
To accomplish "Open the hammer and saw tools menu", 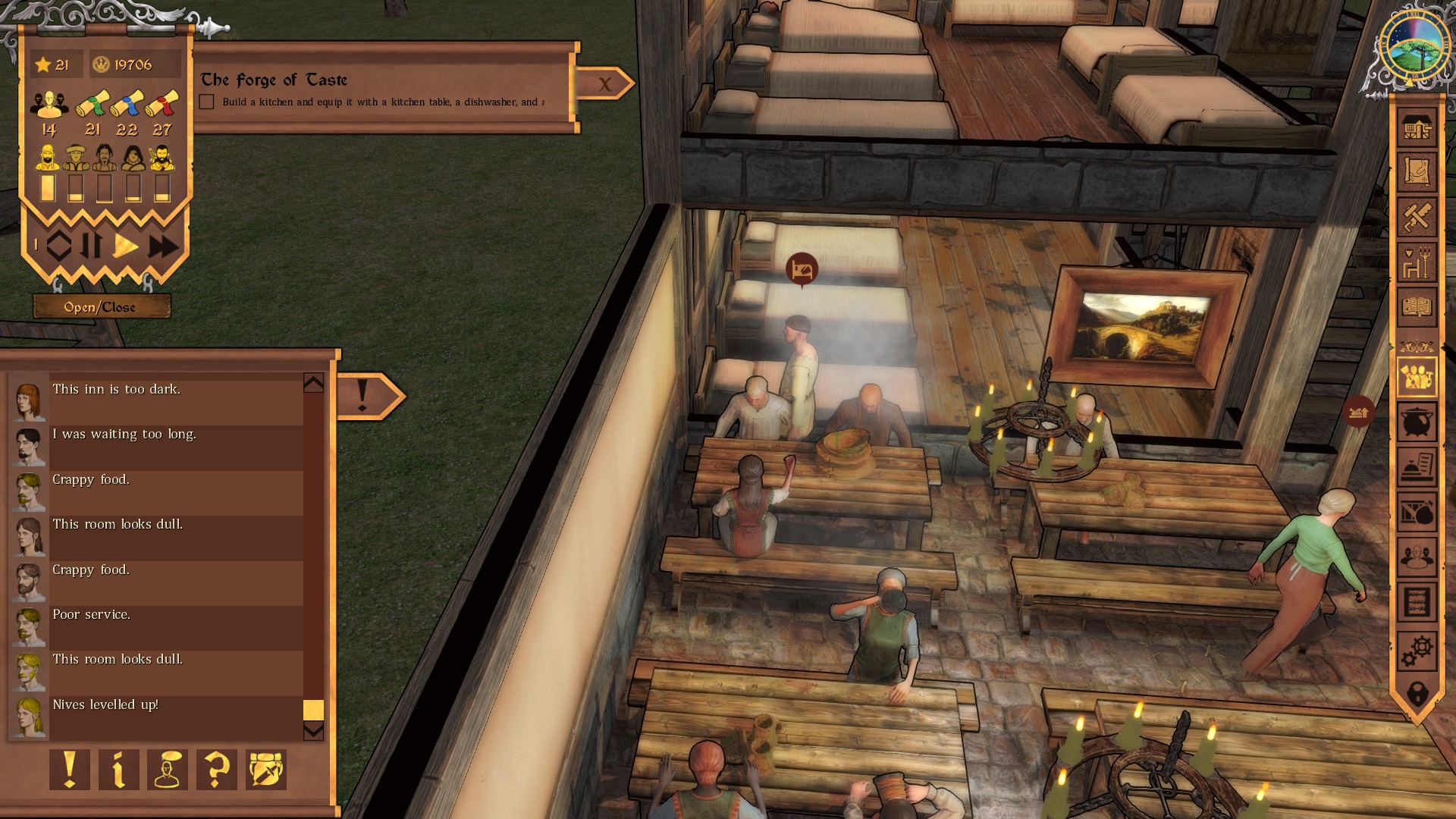I will click(x=1417, y=218).
